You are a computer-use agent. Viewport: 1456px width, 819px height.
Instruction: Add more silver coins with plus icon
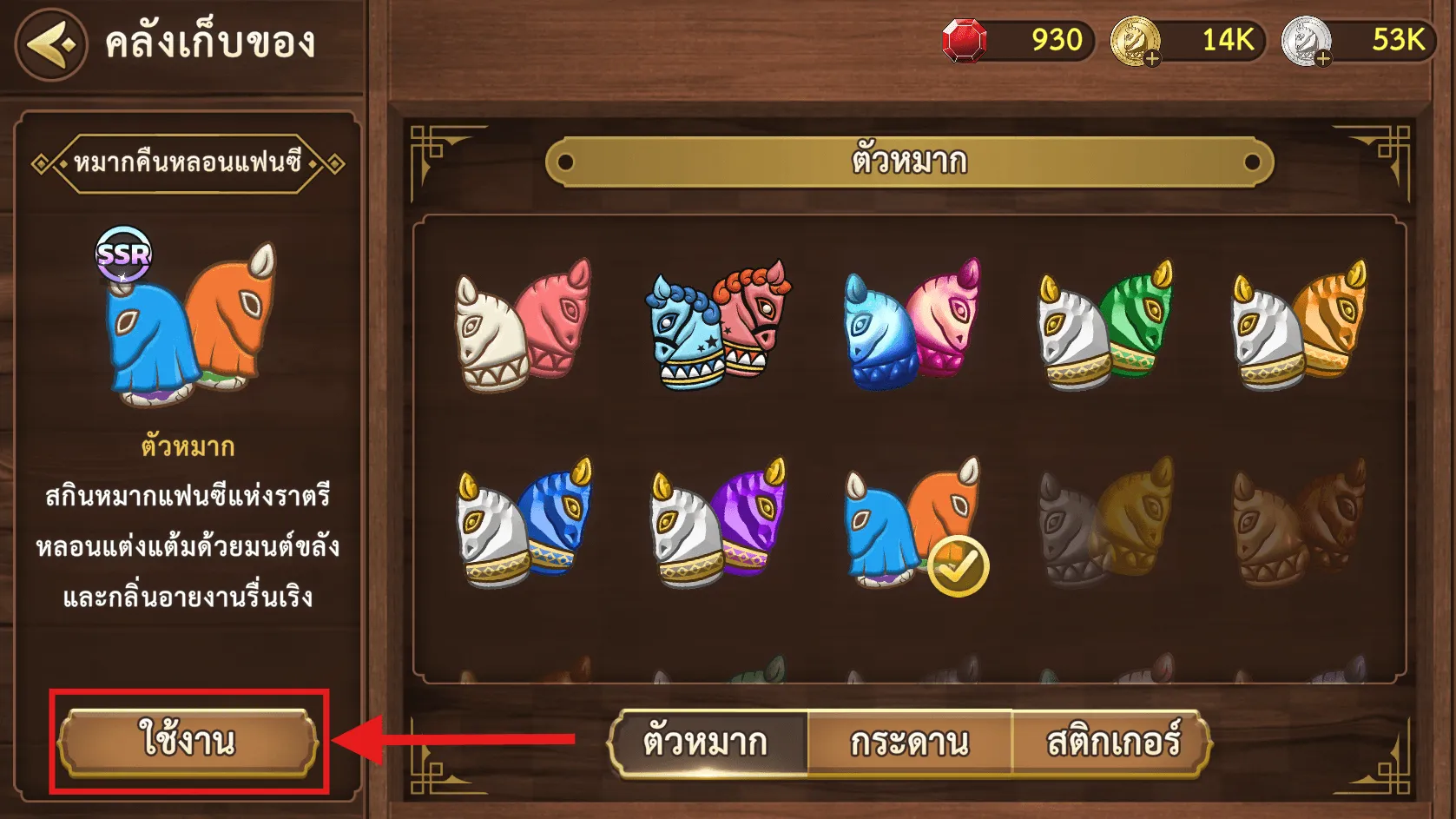point(1322,59)
